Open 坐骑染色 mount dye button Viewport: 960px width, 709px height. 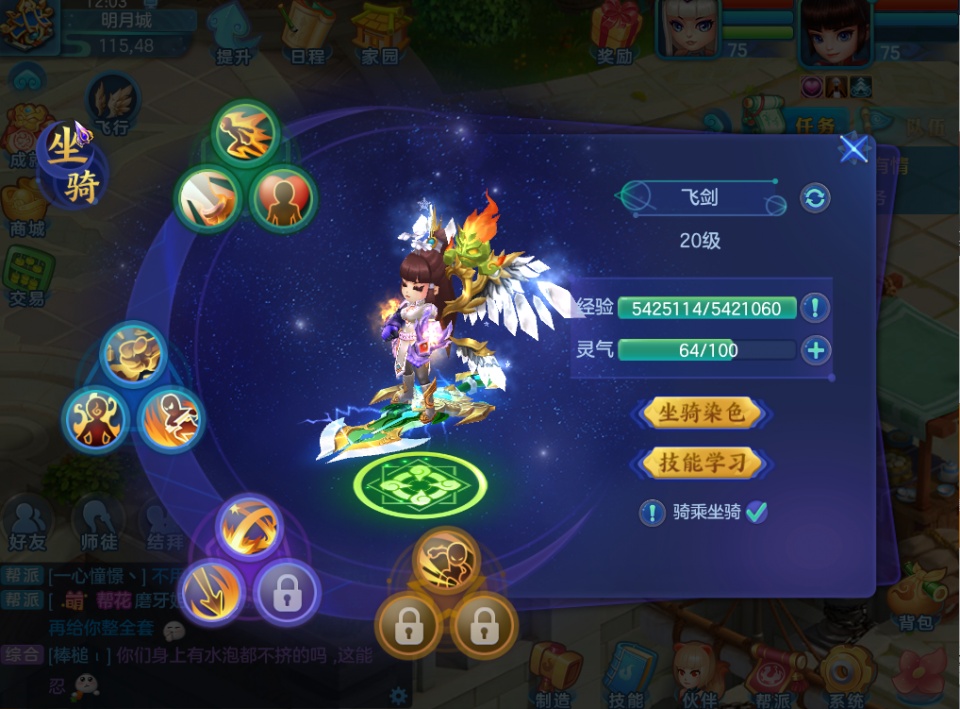point(701,412)
